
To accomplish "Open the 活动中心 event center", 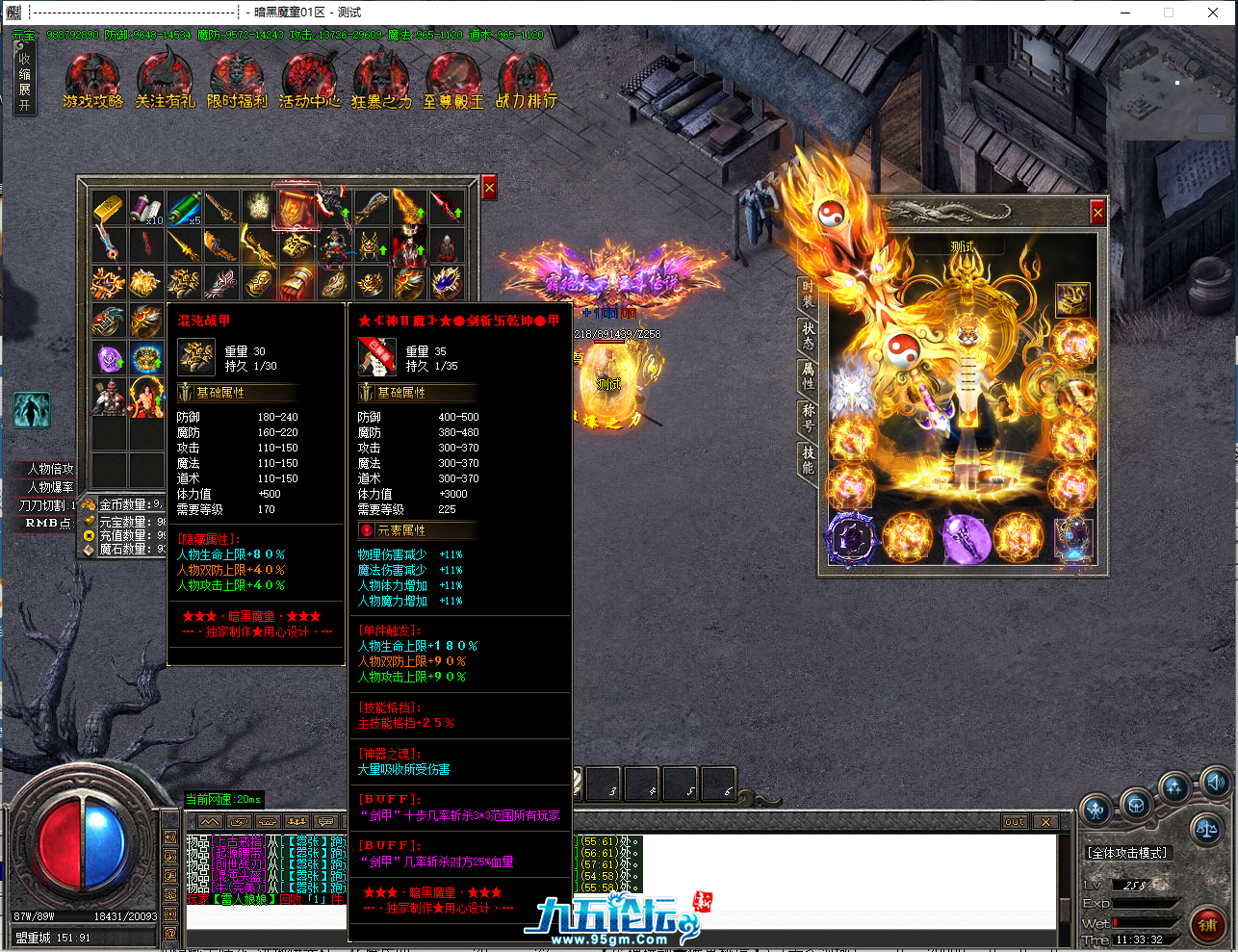I will [x=309, y=81].
